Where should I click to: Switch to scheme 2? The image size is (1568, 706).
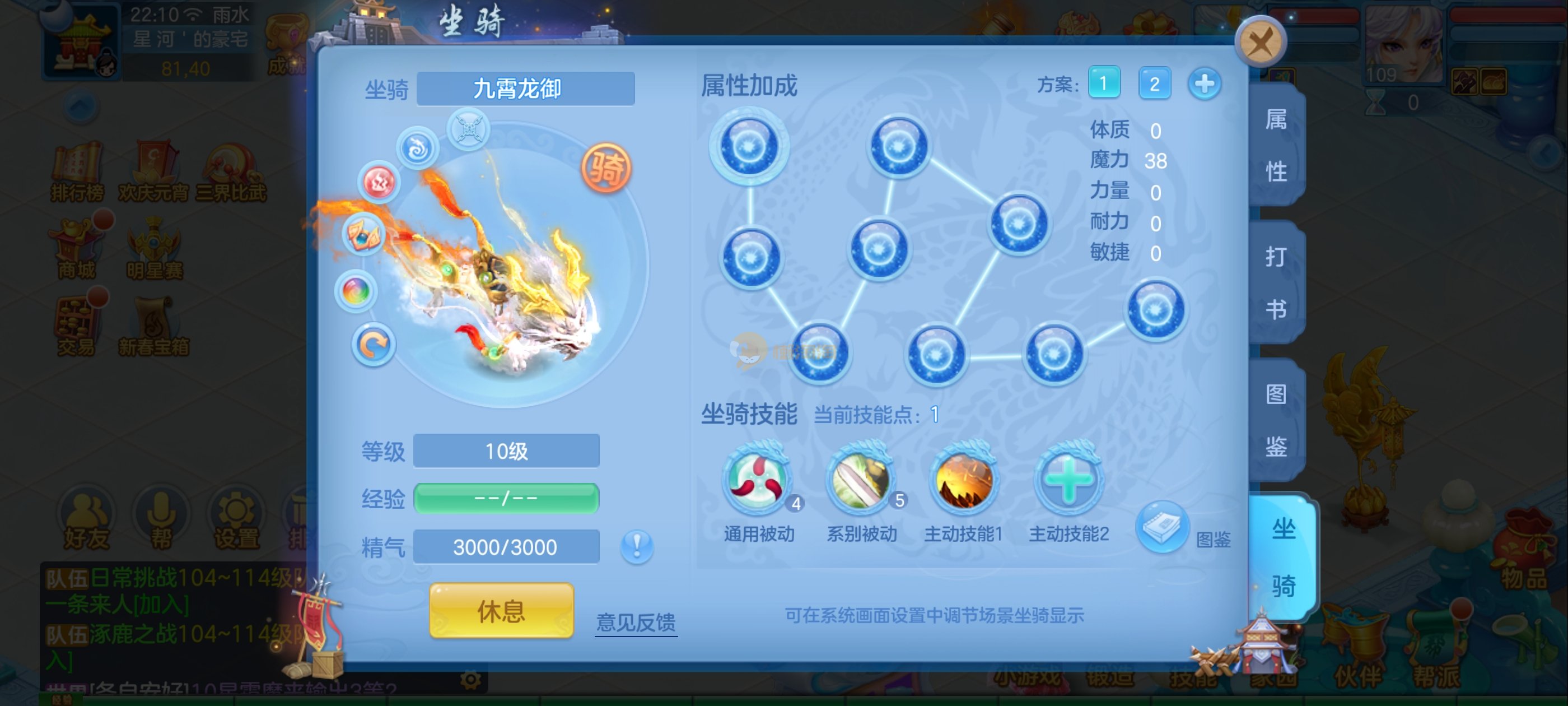pos(1154,83)
